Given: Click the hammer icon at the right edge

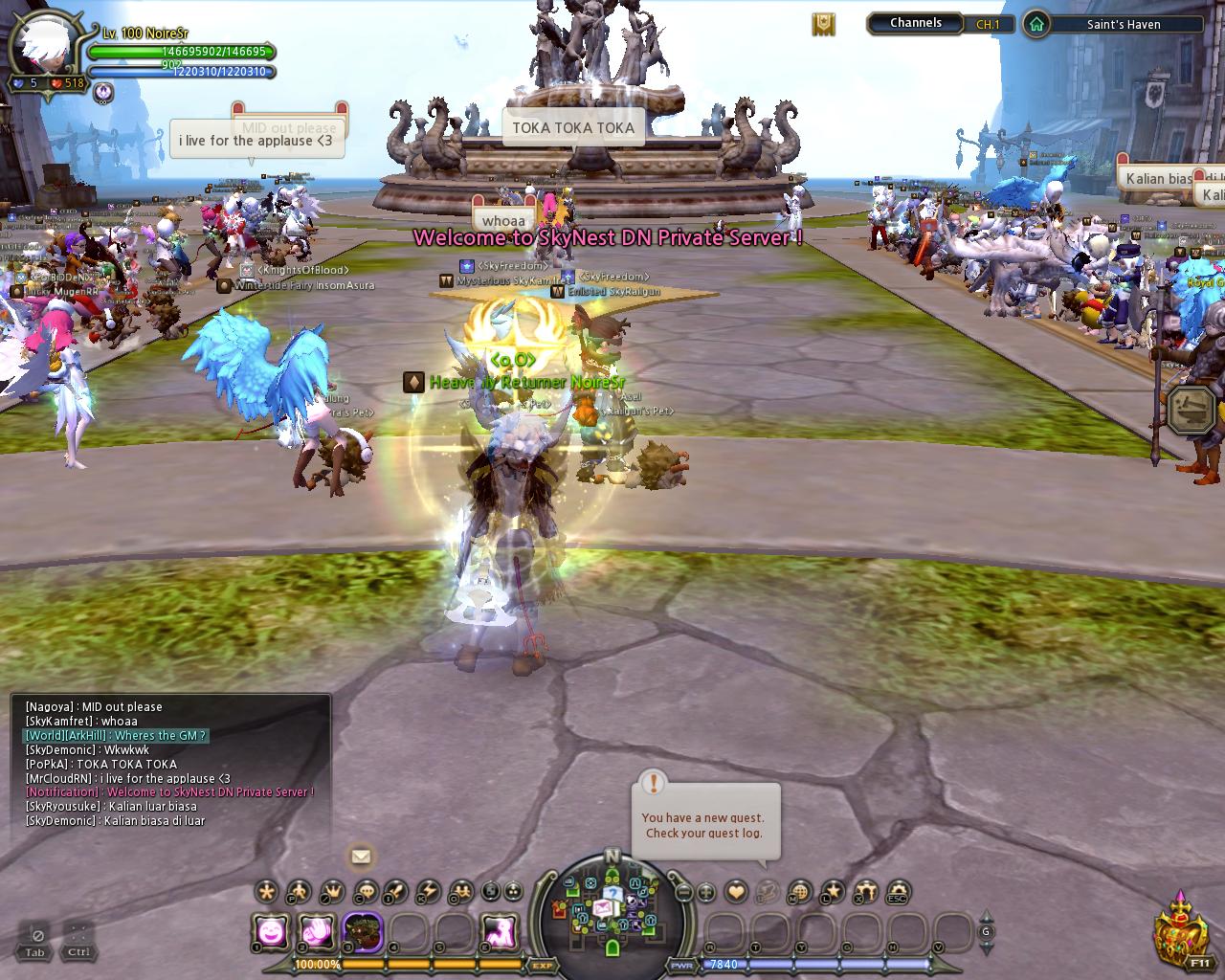Looking at the screenshot, I should [x=1192, y=410].
